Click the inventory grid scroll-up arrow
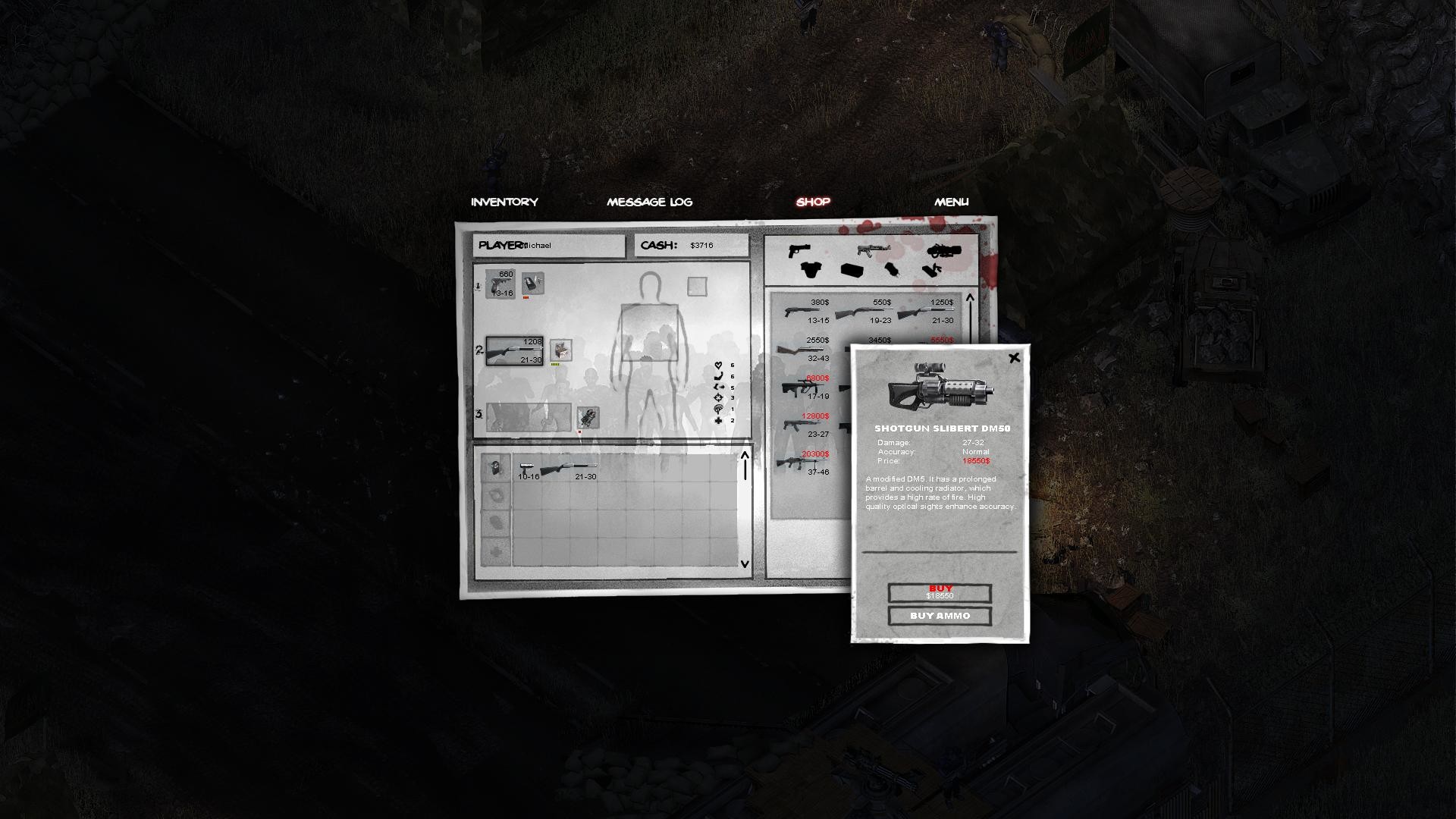The height and width of the screenshot is (819, 1456). point(743,455)
